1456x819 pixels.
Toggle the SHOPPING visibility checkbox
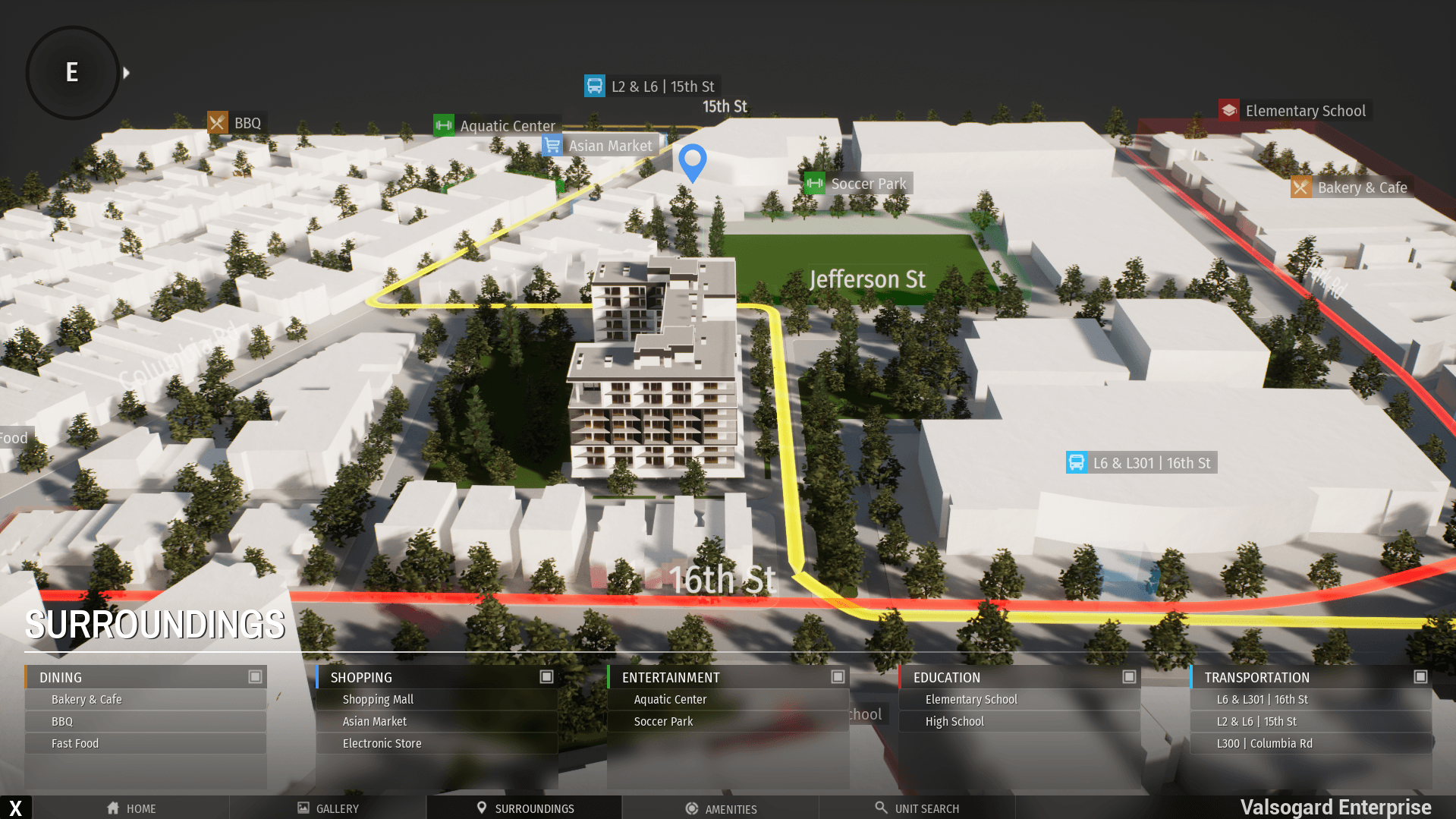tap(547, 676)
